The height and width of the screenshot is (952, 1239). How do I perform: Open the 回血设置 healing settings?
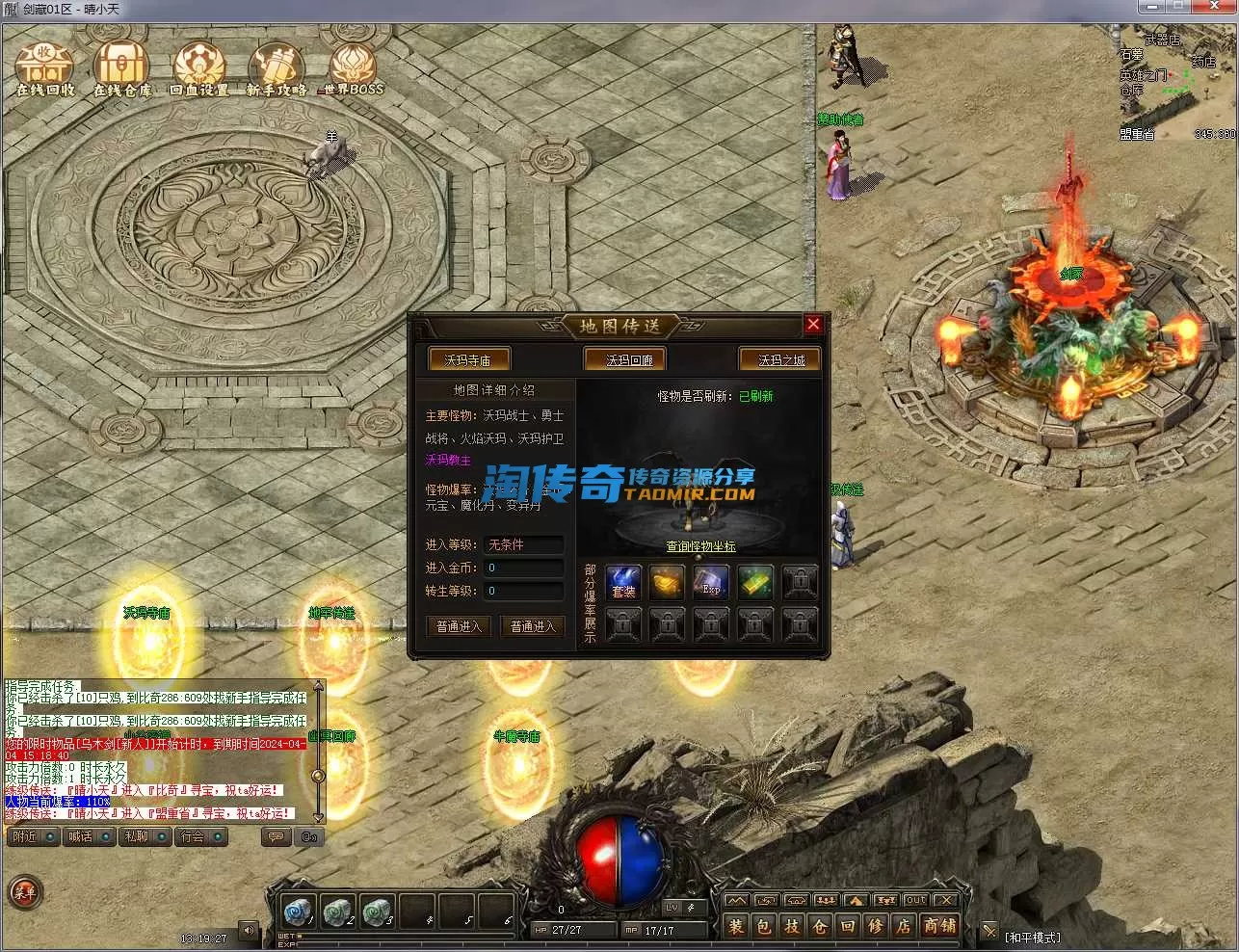click(199, 67)
